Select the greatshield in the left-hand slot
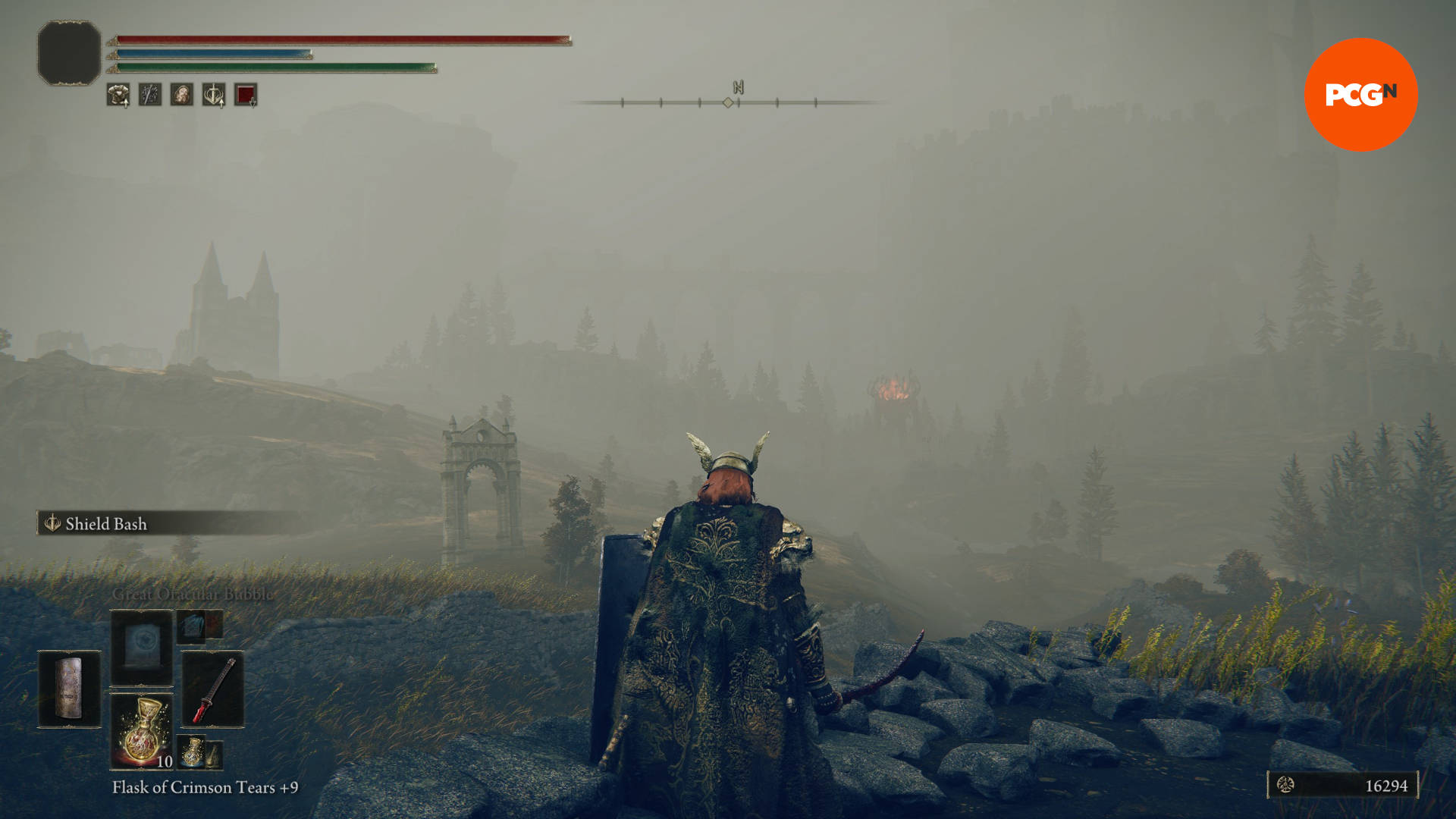1456x819 pixels. point(69,688)
